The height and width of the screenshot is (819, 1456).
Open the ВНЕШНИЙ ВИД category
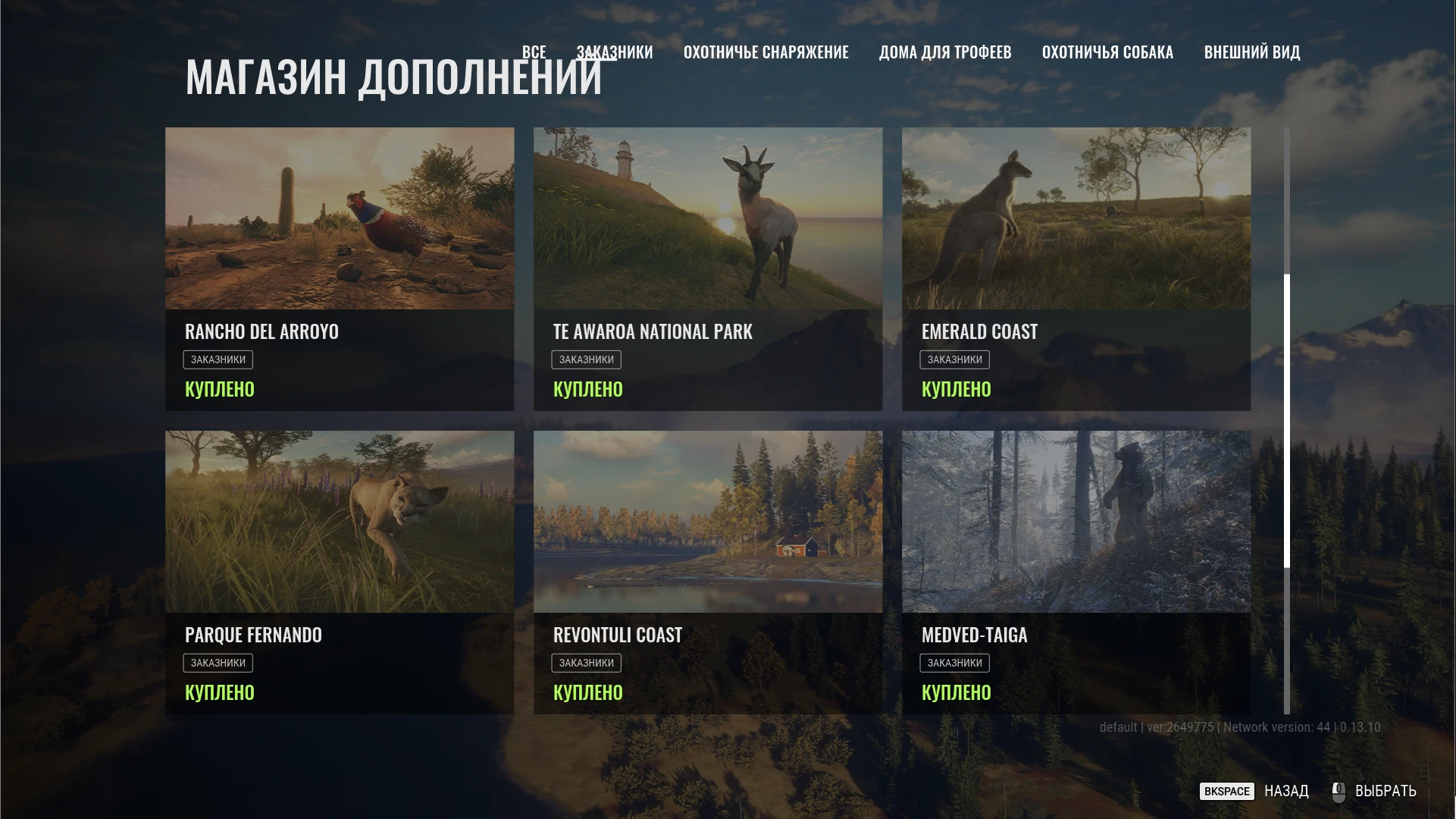[x=1252, y=52]
